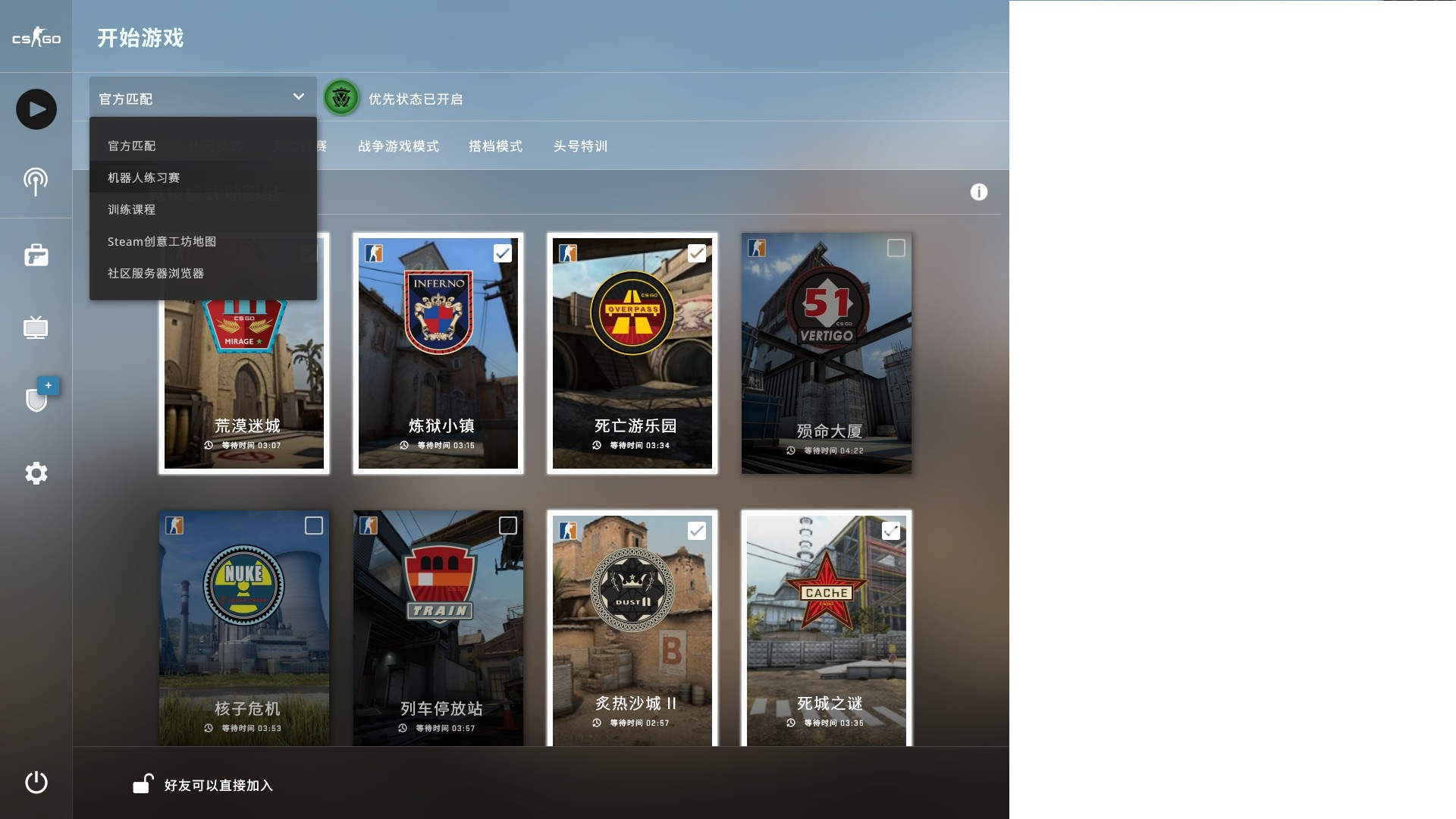Click 好友可以直接加入 permission setting

point(220,786)
